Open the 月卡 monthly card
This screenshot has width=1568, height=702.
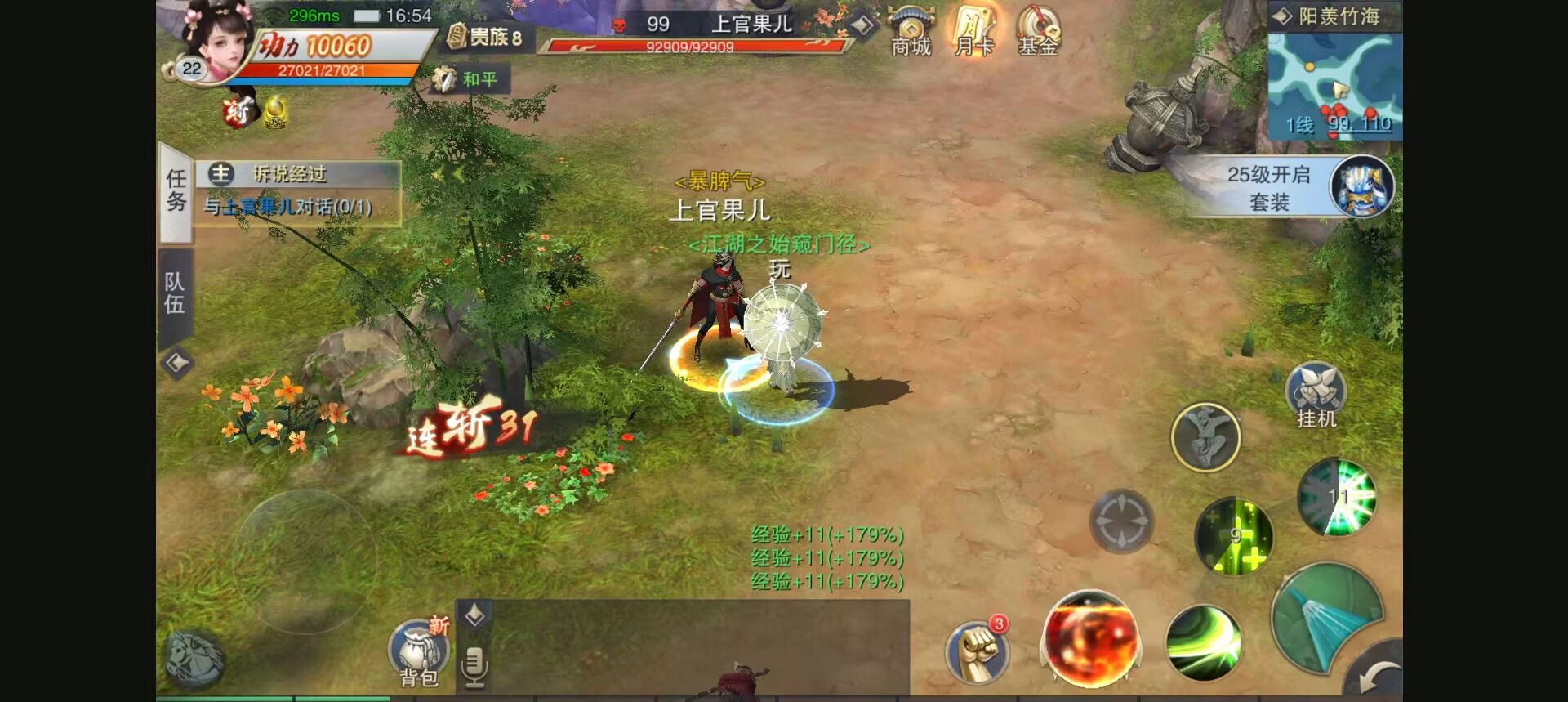pos(973,31)
